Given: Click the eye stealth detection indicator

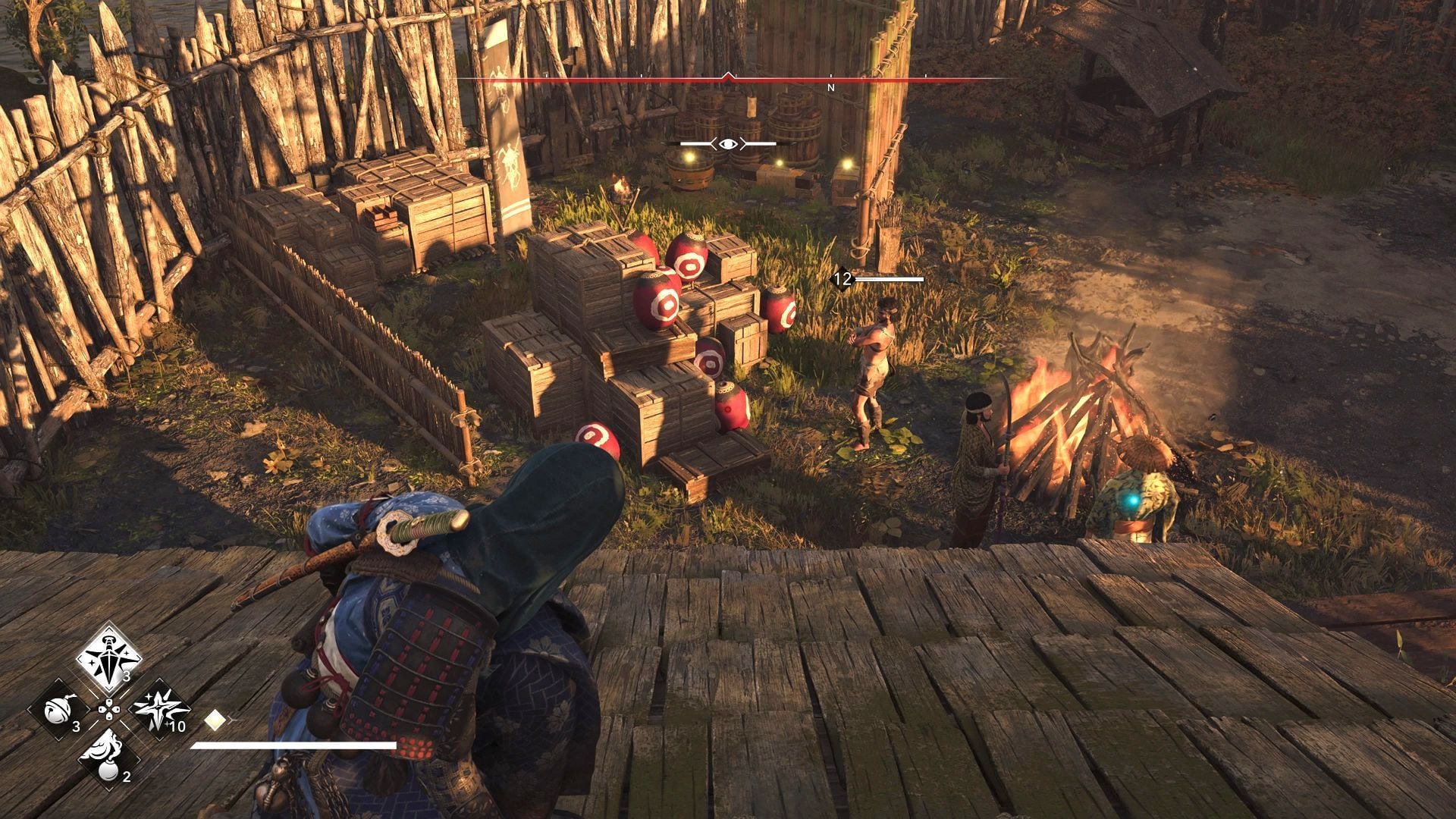Looking at the screenshot, I should pos(727,143).
